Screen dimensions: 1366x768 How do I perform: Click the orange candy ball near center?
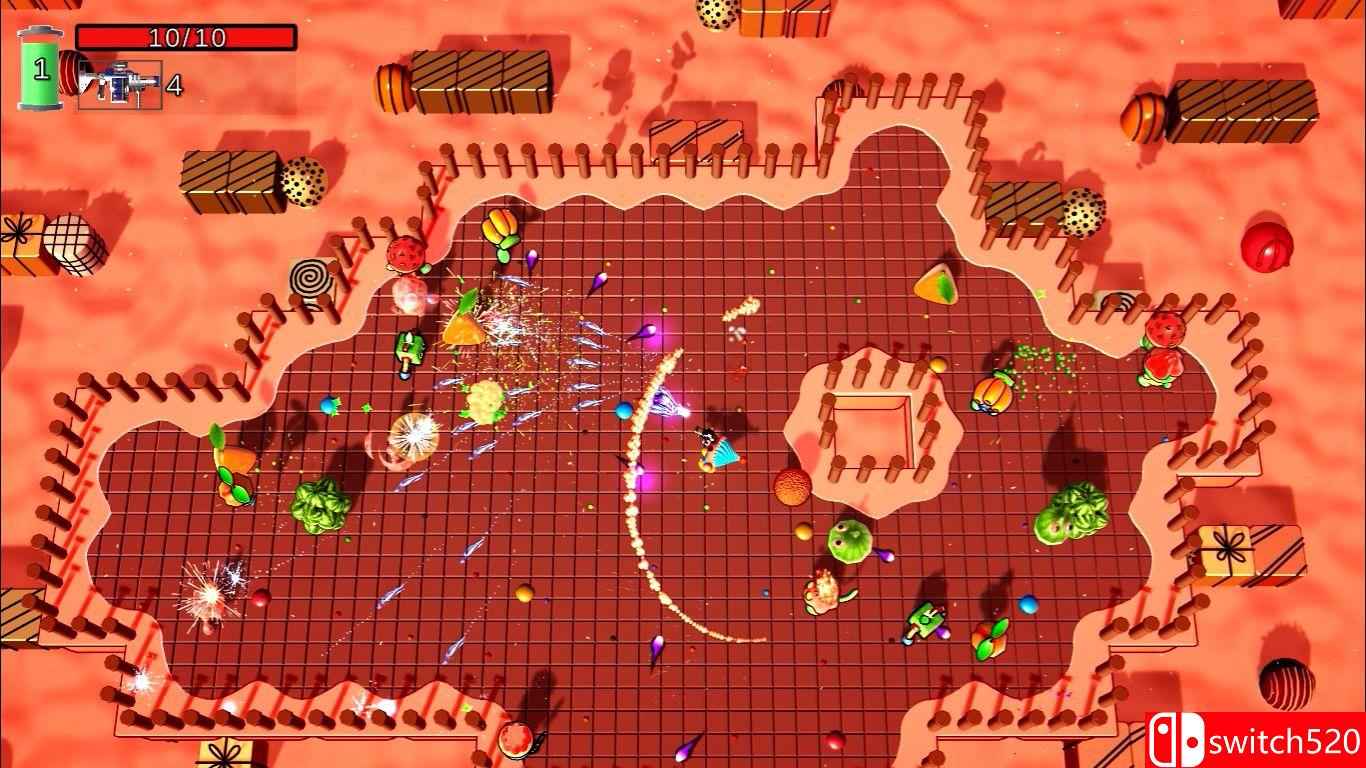pos(791,487)
